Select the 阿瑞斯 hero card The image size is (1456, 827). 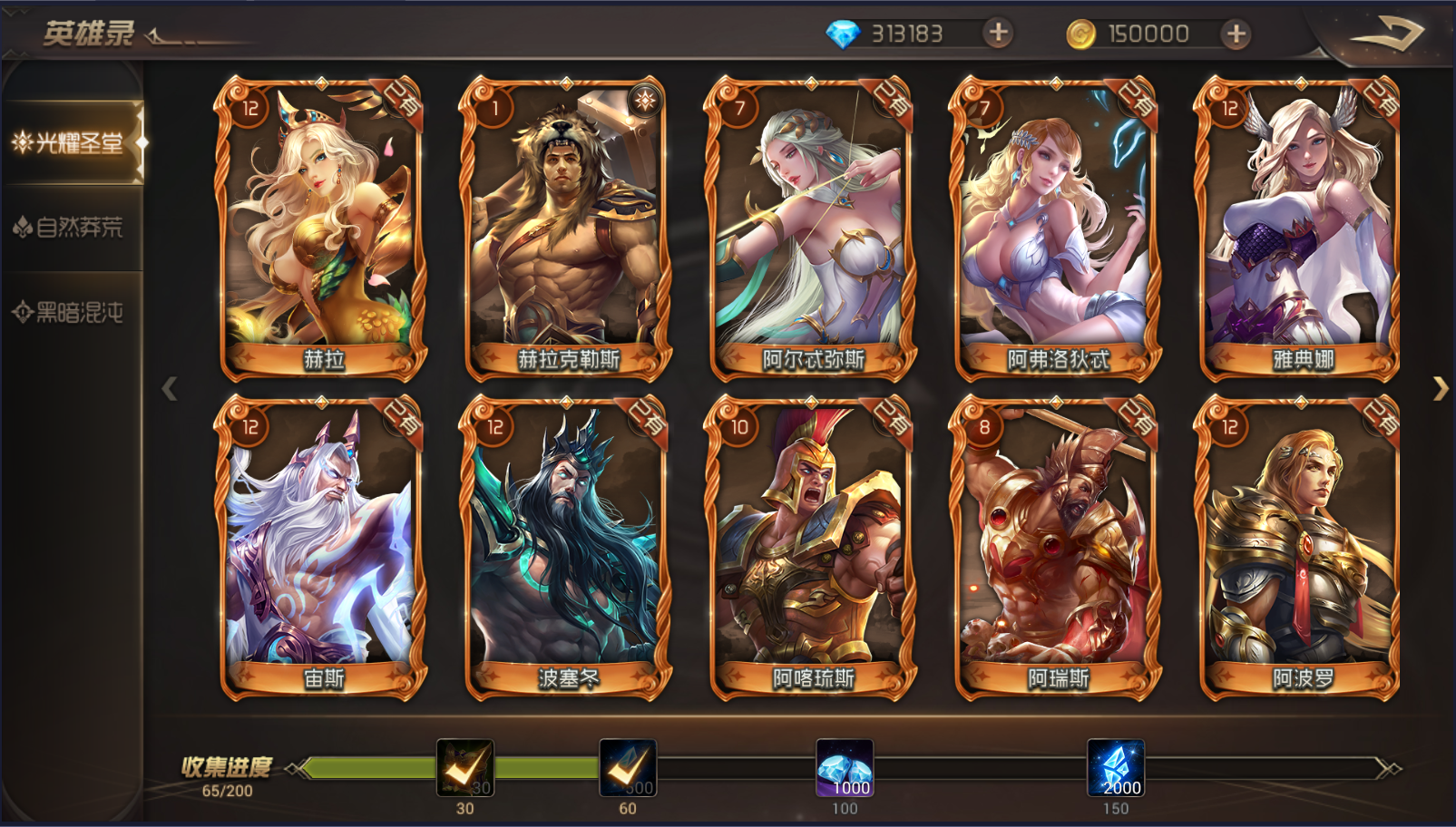pyautogui.click(x=1056, y=546)
